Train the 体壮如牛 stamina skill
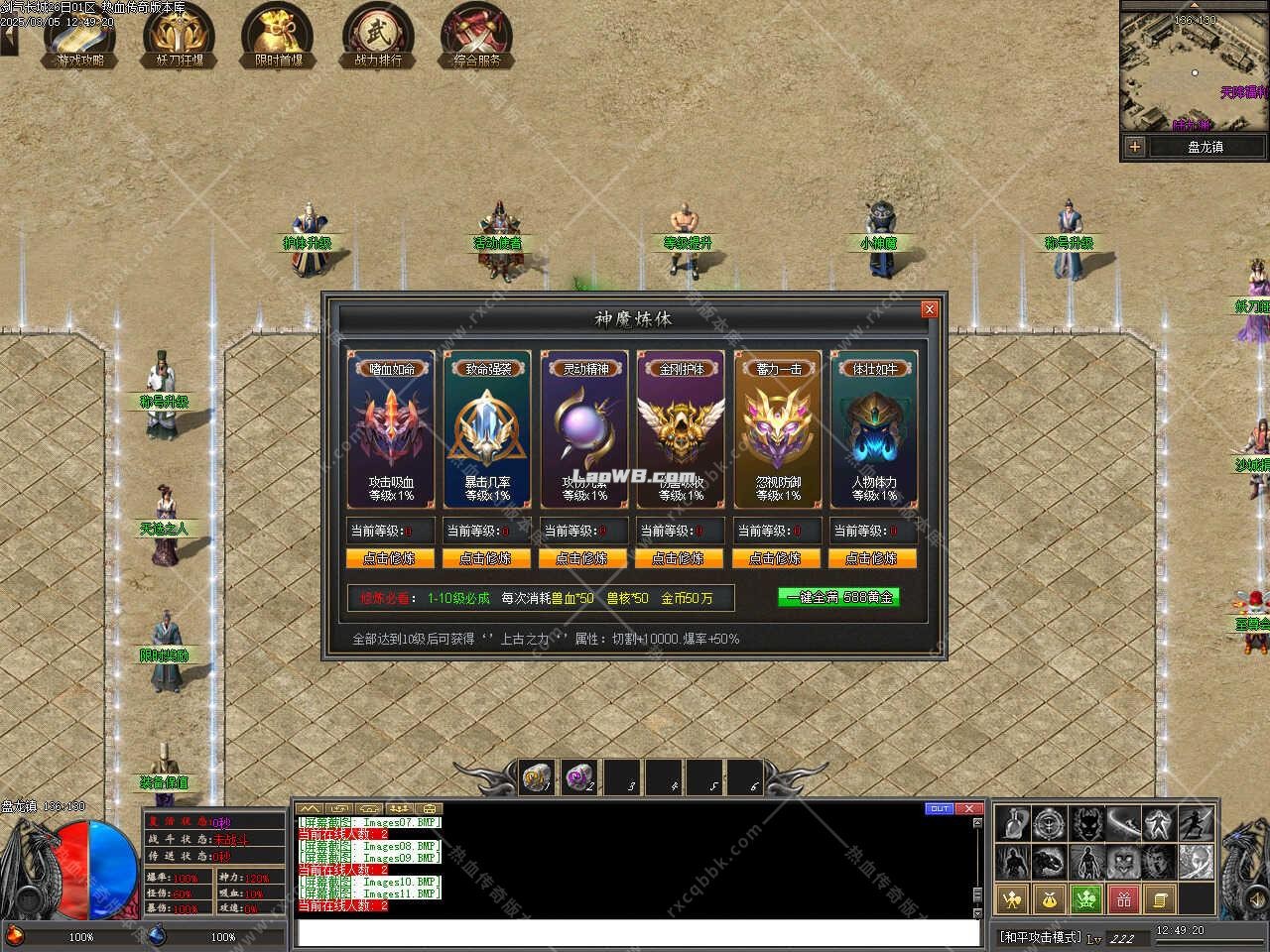The height and width of the screenshot is (952, 1270). (872, 558)
